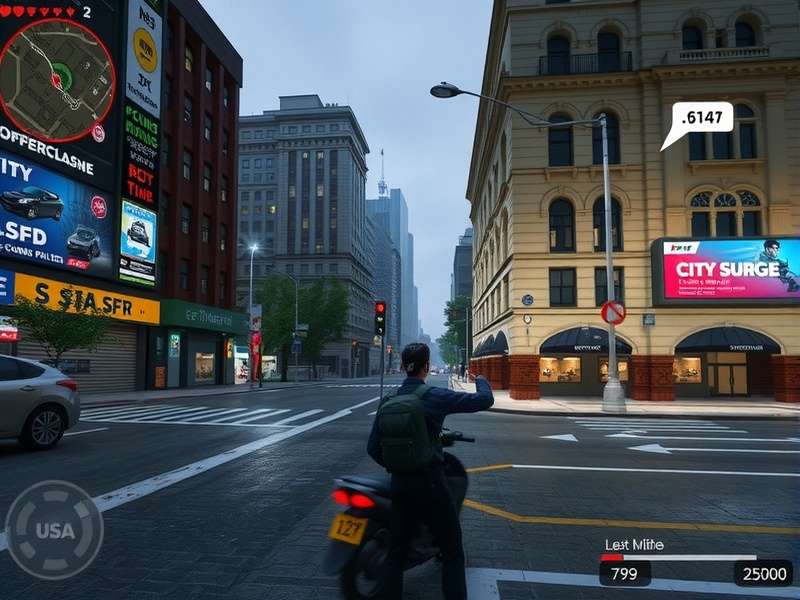Click the round USA emblem
Viewport: 800px width, 600px height.
click(54, 530)
